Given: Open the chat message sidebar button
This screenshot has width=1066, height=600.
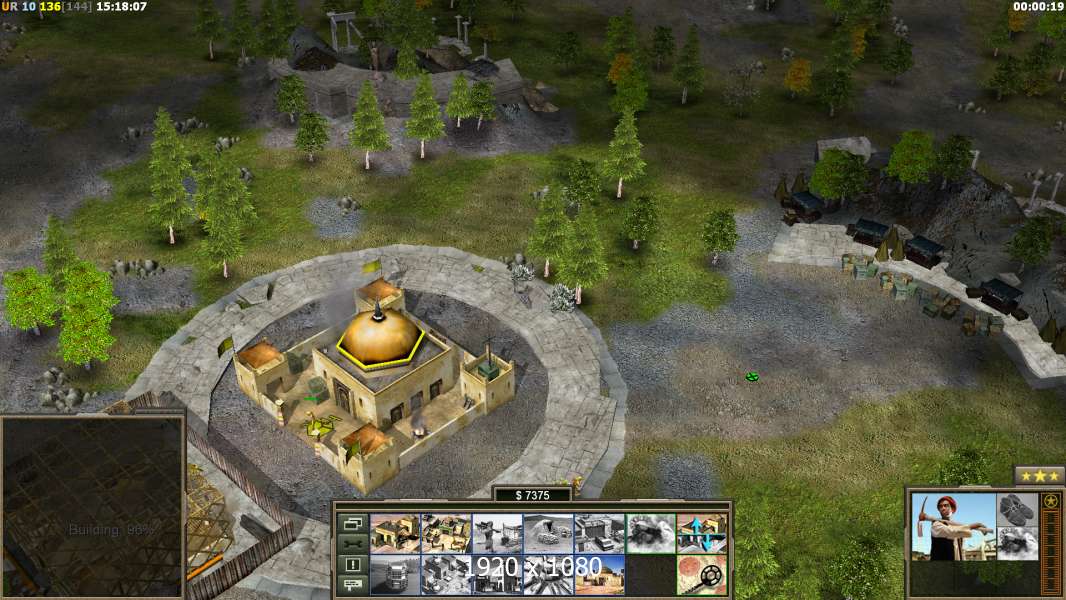Looking at the screenshot, I should (353, 583).
